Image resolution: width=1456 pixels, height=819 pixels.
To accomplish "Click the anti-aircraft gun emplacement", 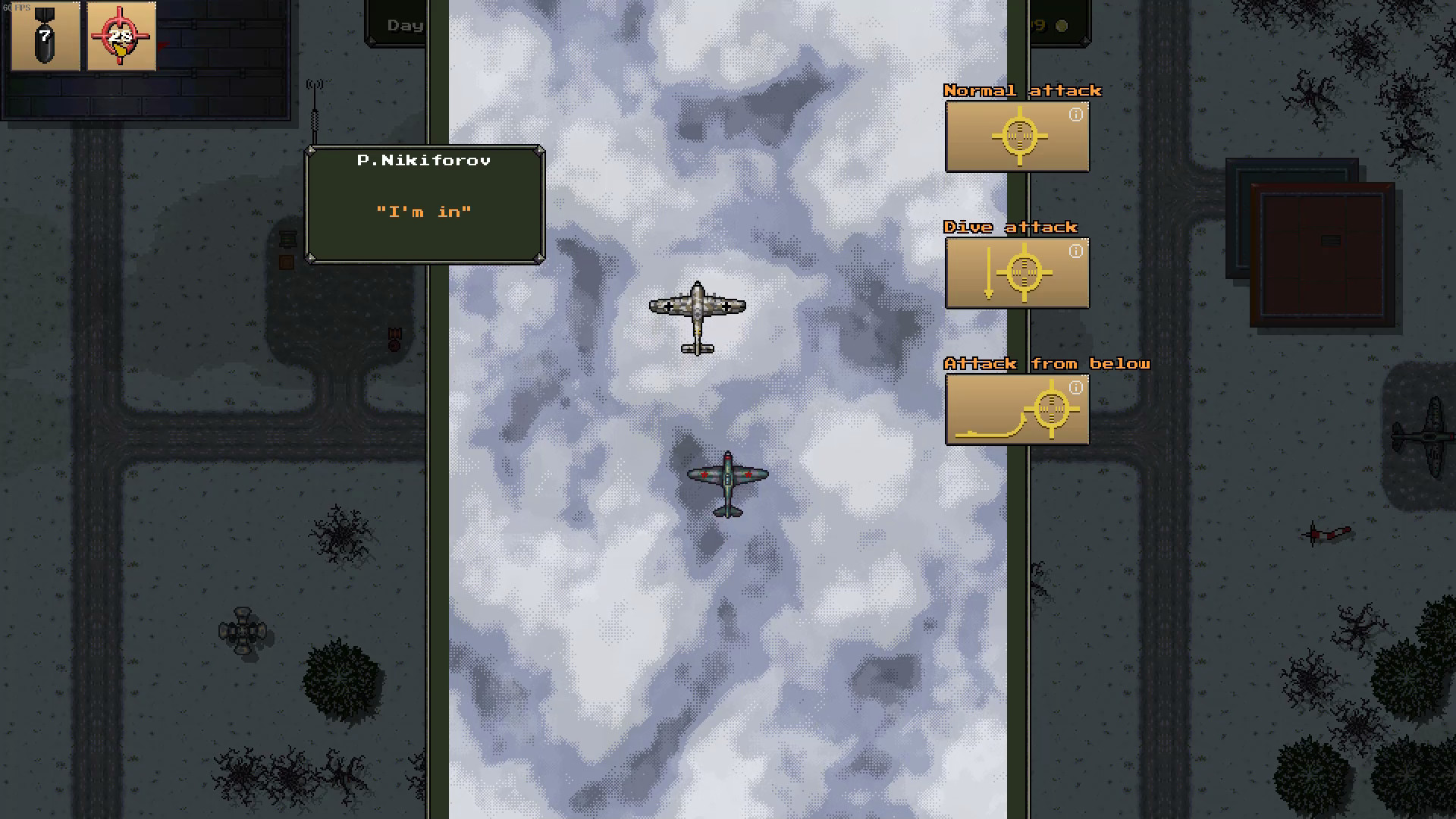I will click(243, 629).
